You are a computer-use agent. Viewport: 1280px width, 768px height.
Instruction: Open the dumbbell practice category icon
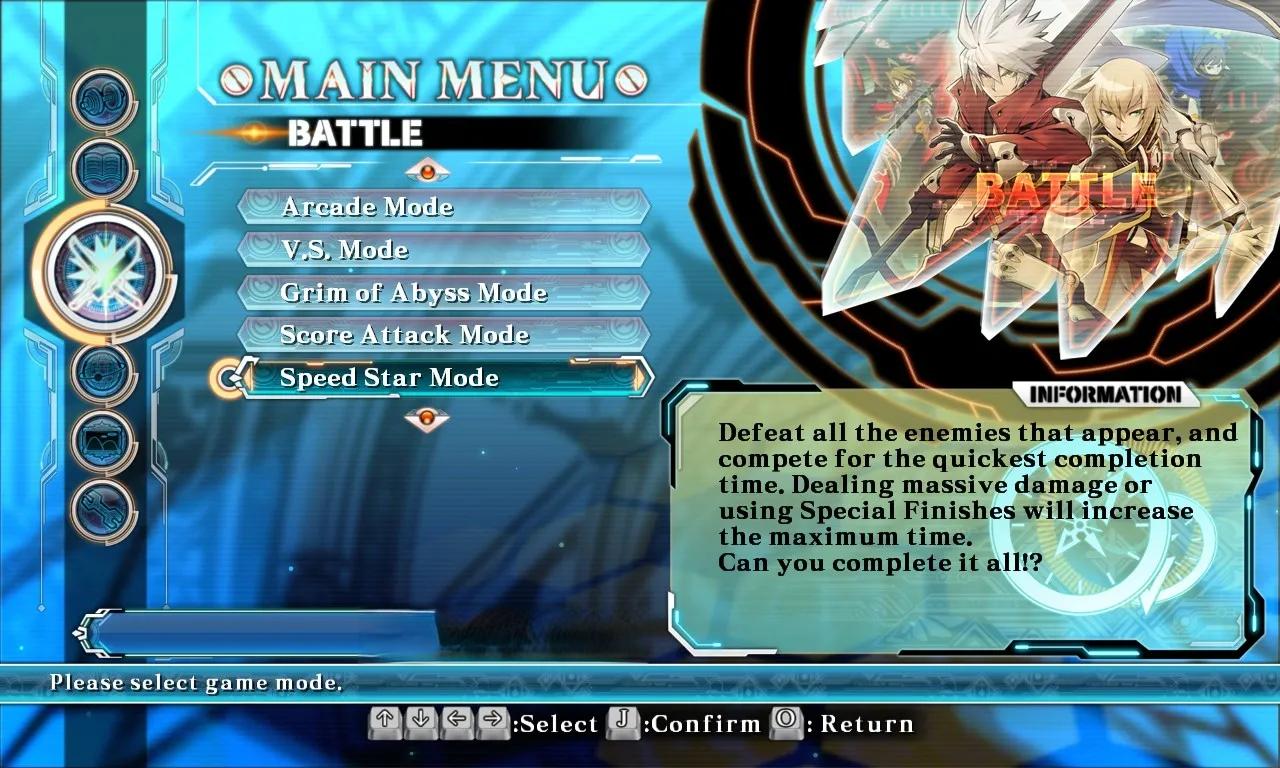coord(104,101)
